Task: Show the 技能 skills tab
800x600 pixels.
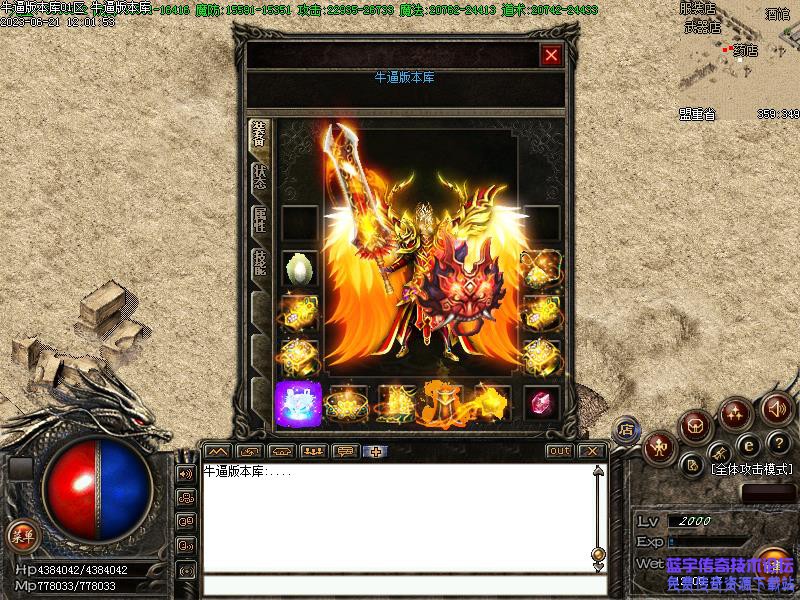Action: [x=260, y=267]
